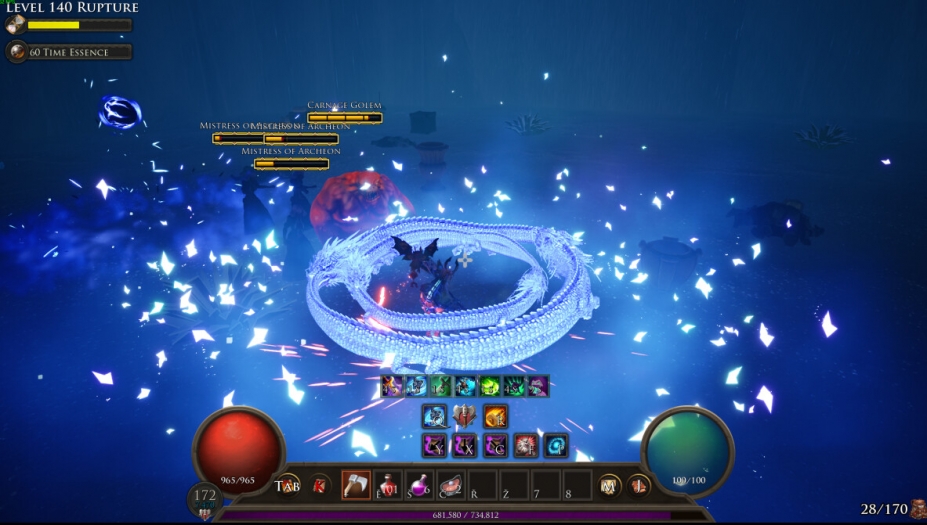927x525 pixels.
Task: Activate the orange fist skill icon
Action: (495, 416)
